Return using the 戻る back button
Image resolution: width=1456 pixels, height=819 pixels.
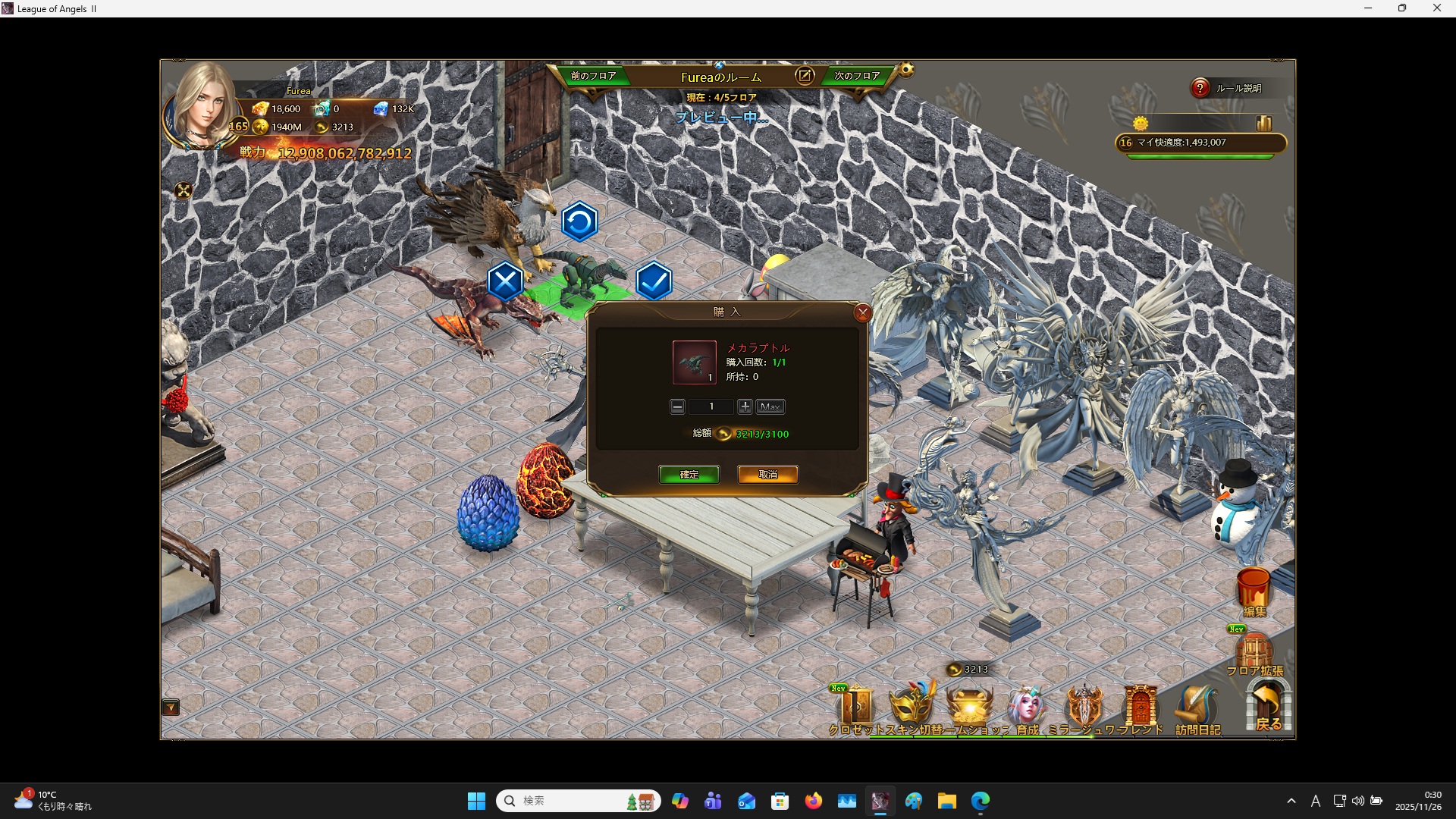[1268, 707]
